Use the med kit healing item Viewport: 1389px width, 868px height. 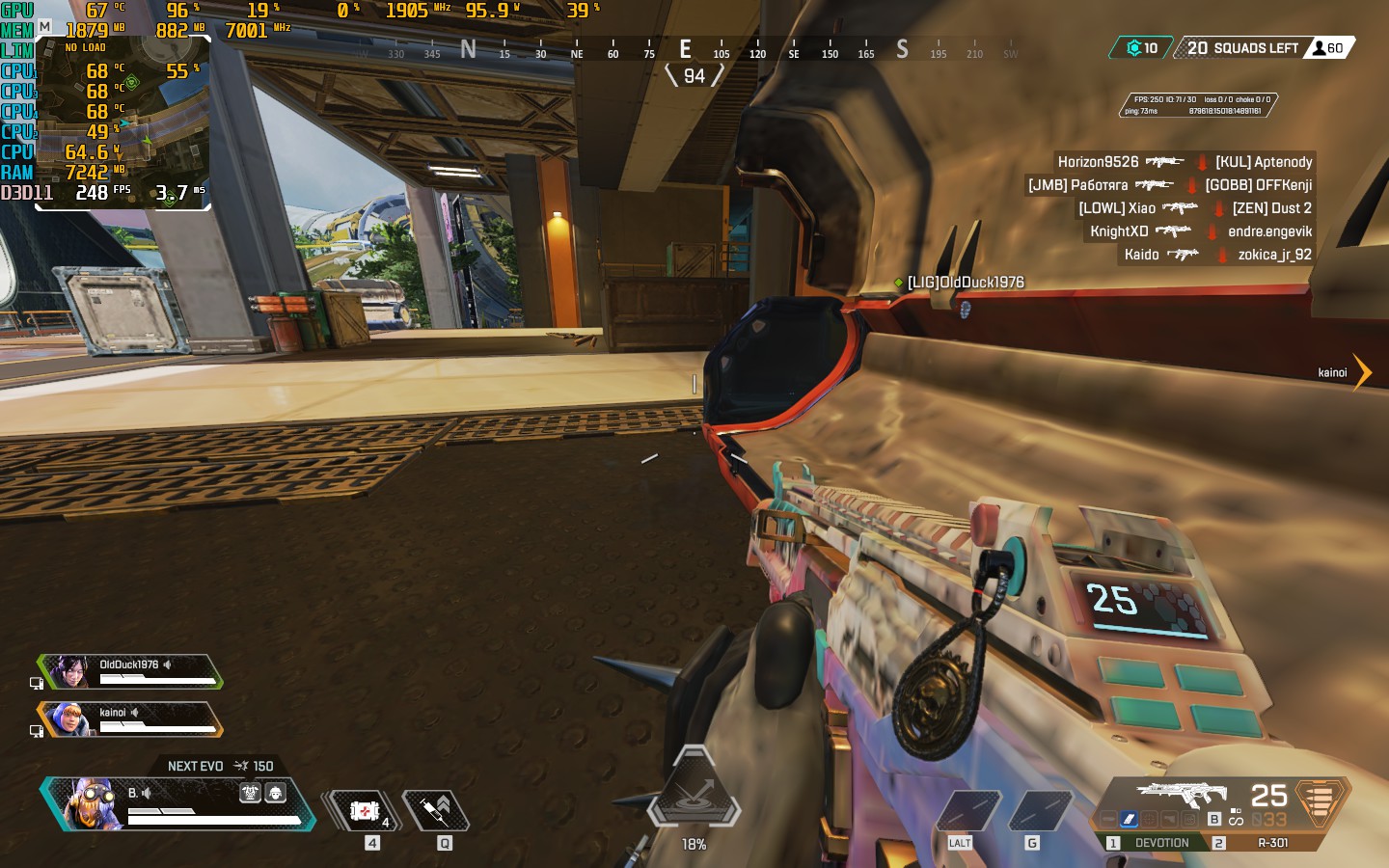[364, 811]
